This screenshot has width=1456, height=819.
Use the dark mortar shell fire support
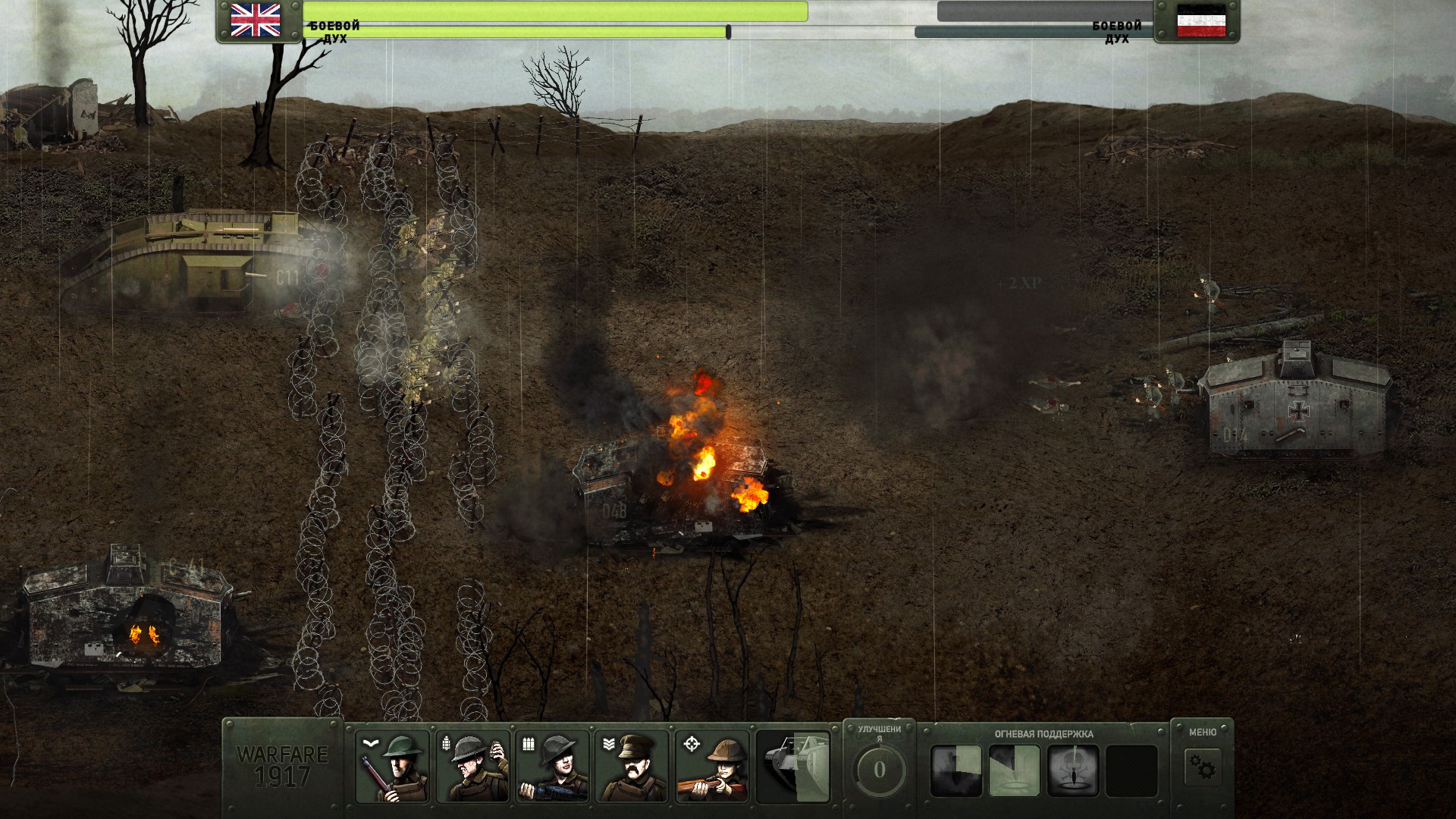[956, 770]
